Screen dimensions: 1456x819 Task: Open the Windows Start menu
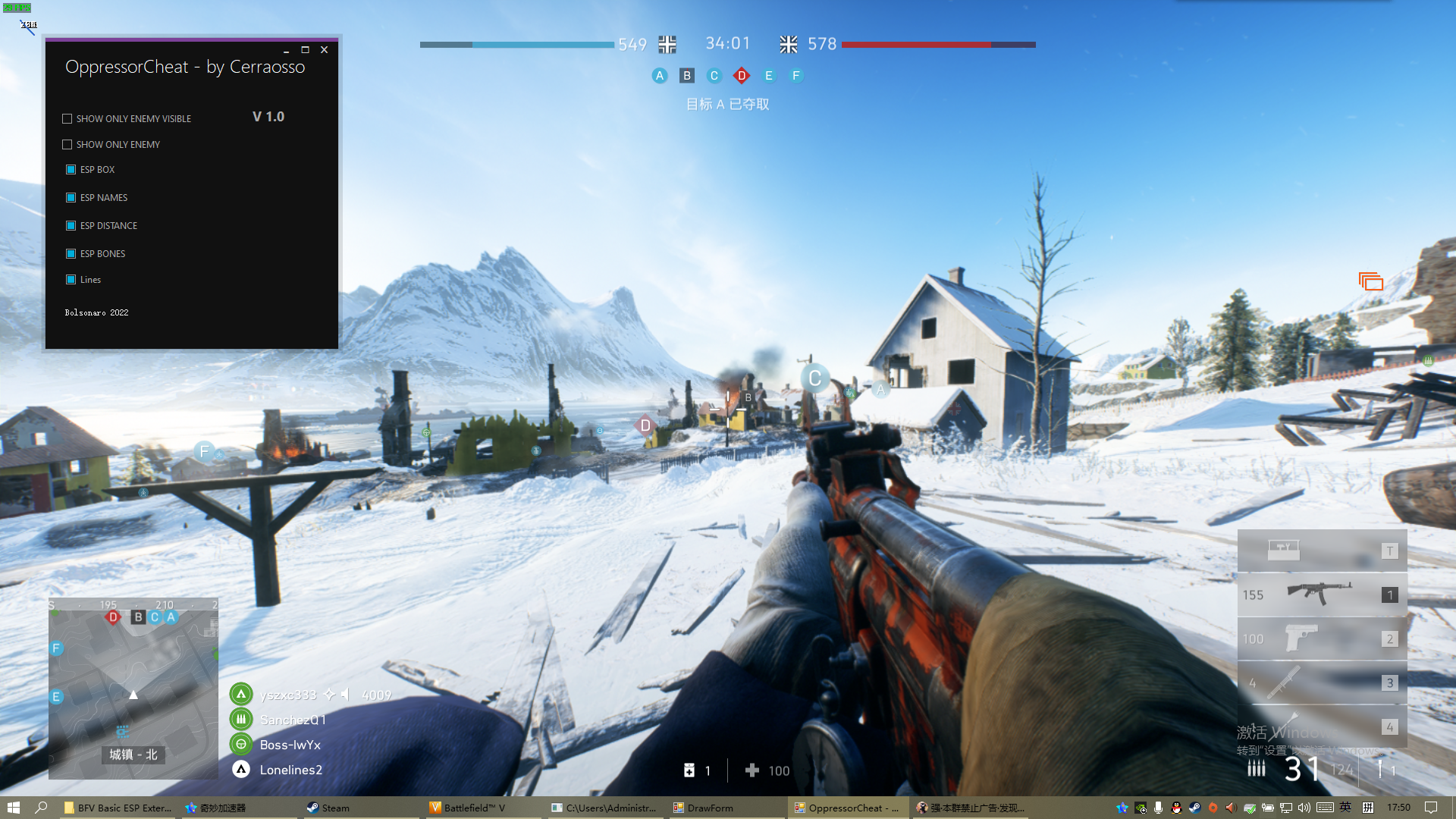[13, 808]
